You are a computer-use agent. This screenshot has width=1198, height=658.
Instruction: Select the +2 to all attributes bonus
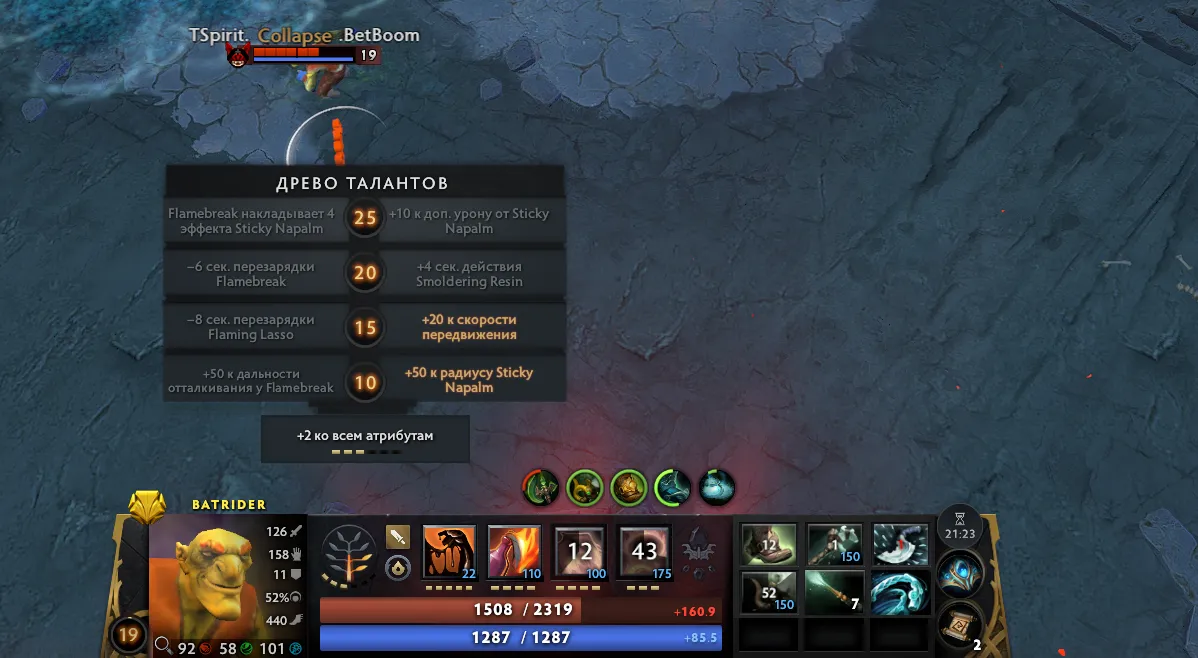[x=365, y=438]
